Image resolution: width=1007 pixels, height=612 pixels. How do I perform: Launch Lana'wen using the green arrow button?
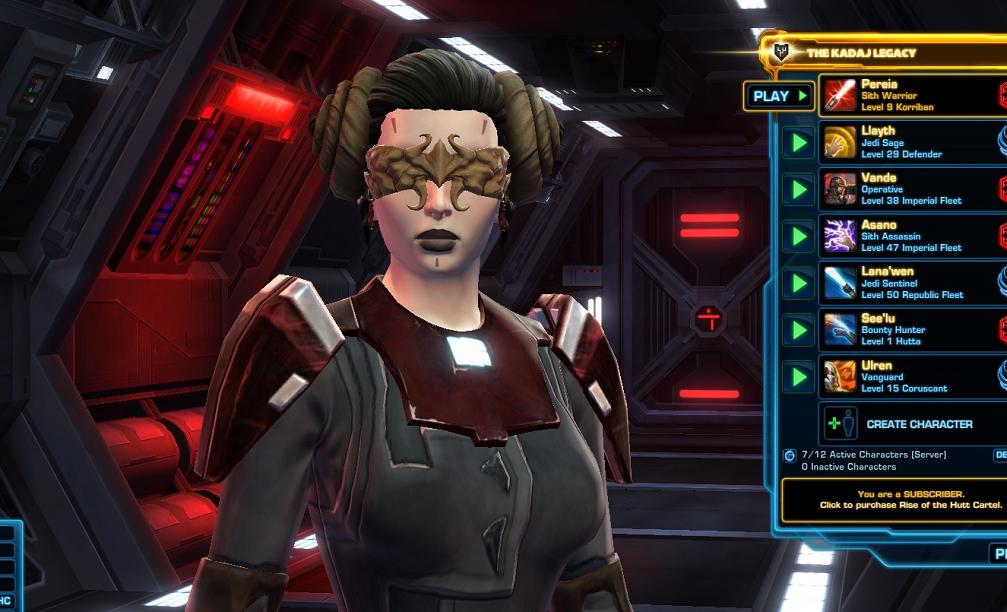pyautogui.click(x=798, y=283)
